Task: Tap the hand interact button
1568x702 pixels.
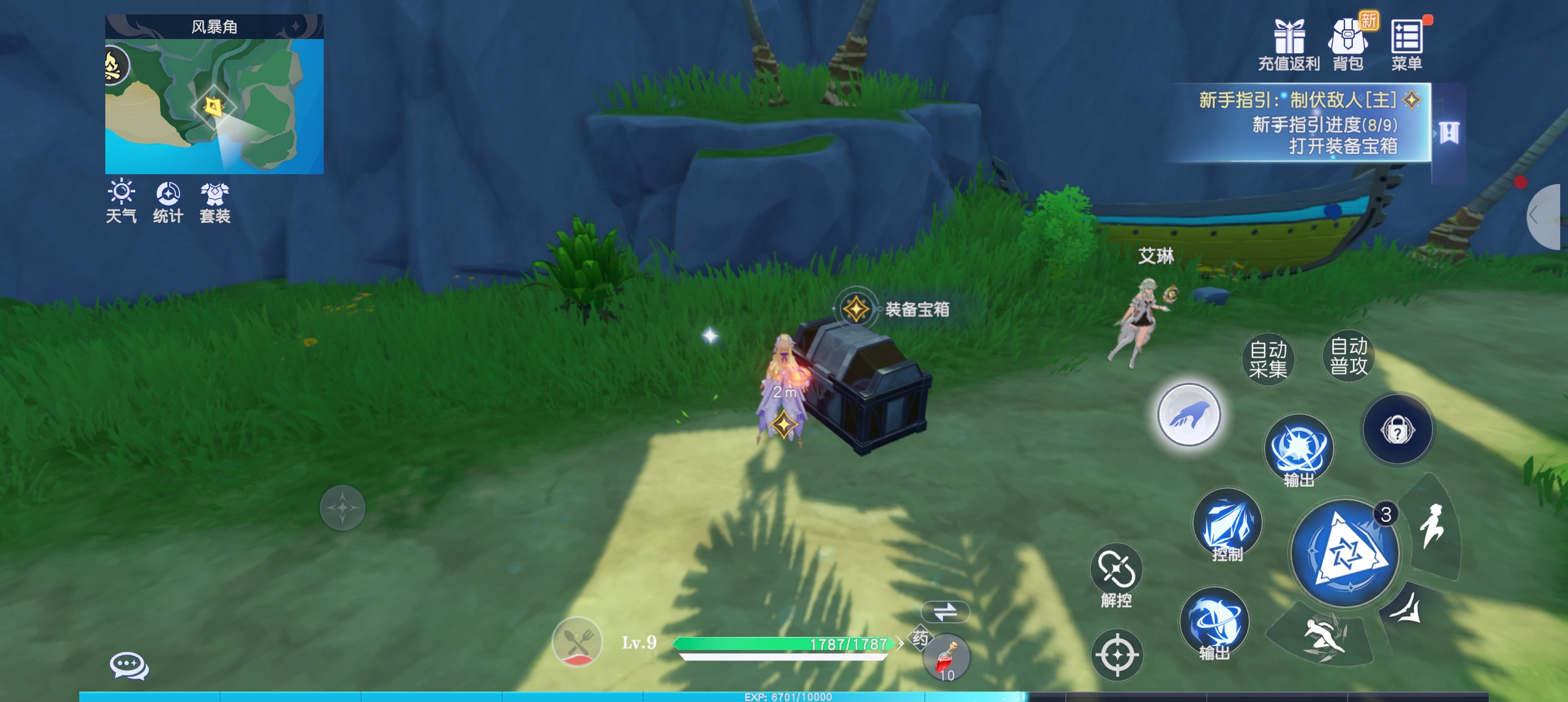Action: click(1189, 415)
